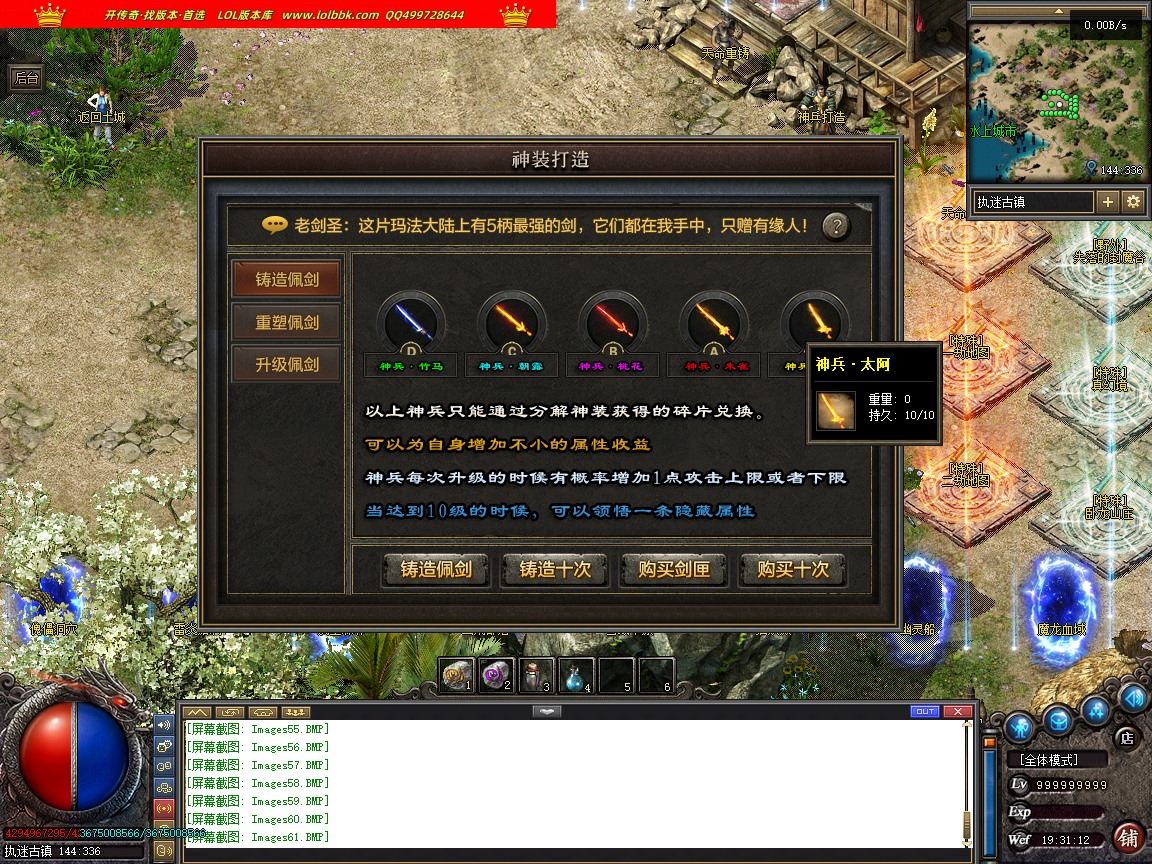Use the yellow scroll in hotbar slot 1
The height and width of the screenshot is (864, 1152).
pos(458,676)
